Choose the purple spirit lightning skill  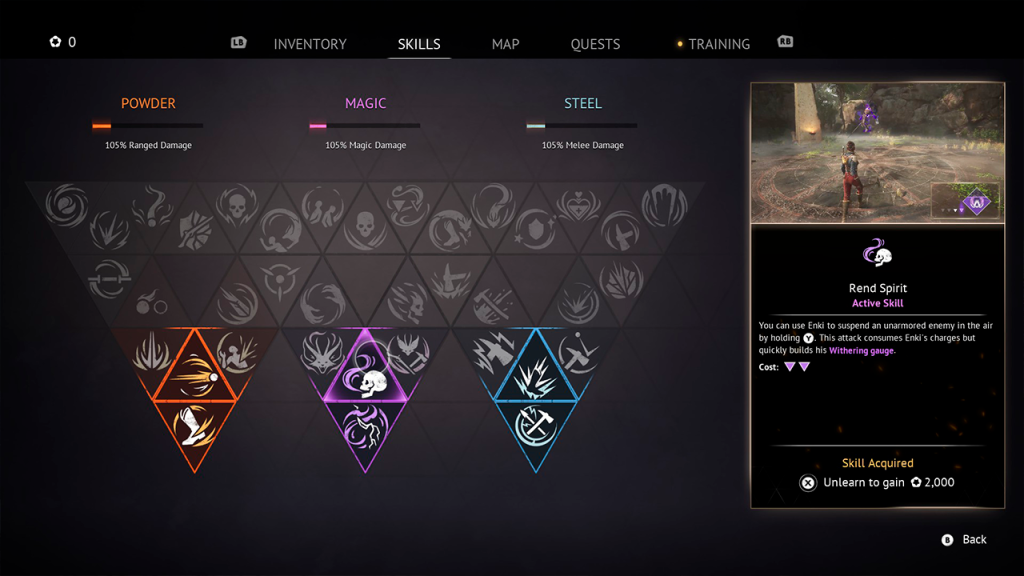click(x=366, y=424)
